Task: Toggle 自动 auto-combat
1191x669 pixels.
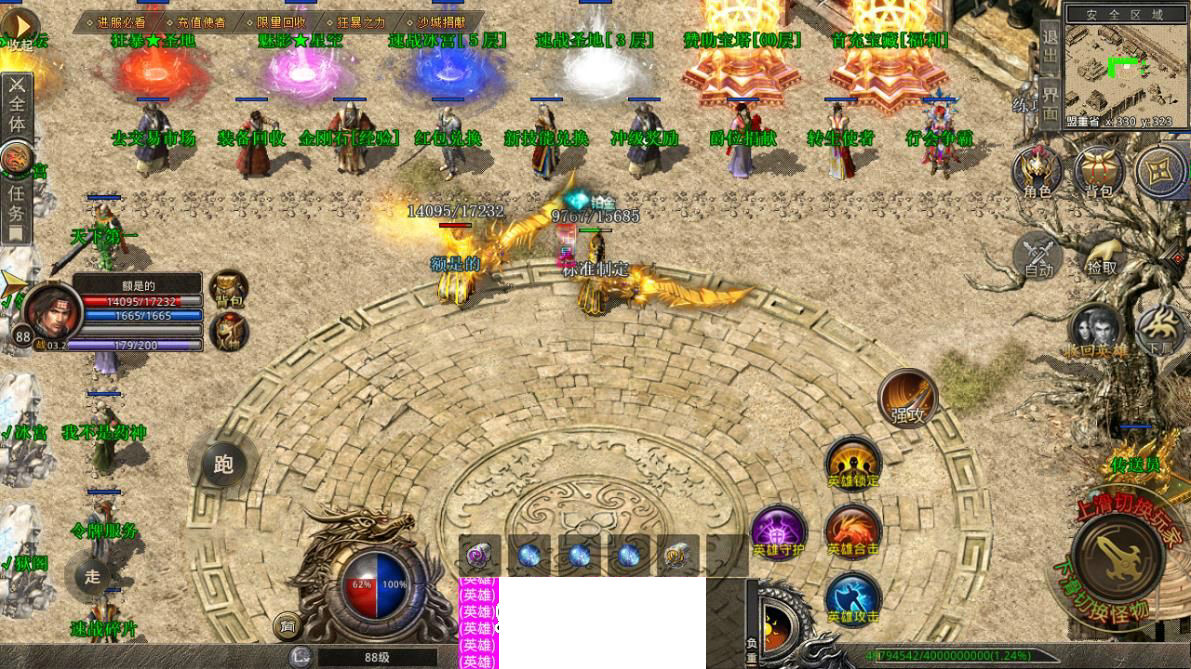Action: [1038, 256]
